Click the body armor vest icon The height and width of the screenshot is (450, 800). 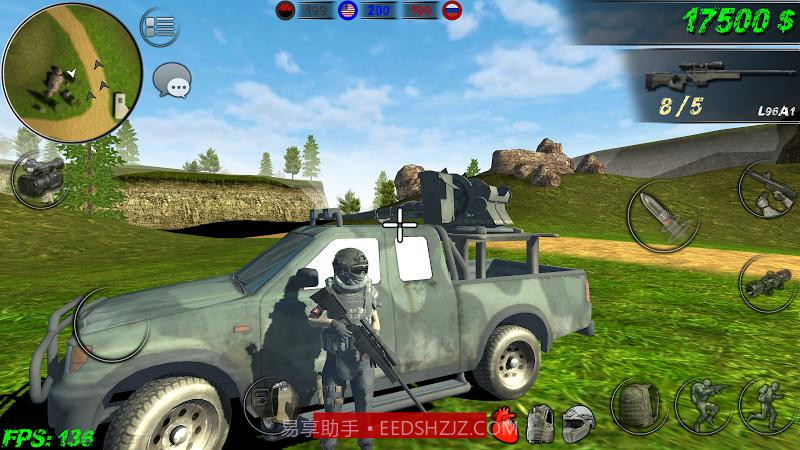541,424
